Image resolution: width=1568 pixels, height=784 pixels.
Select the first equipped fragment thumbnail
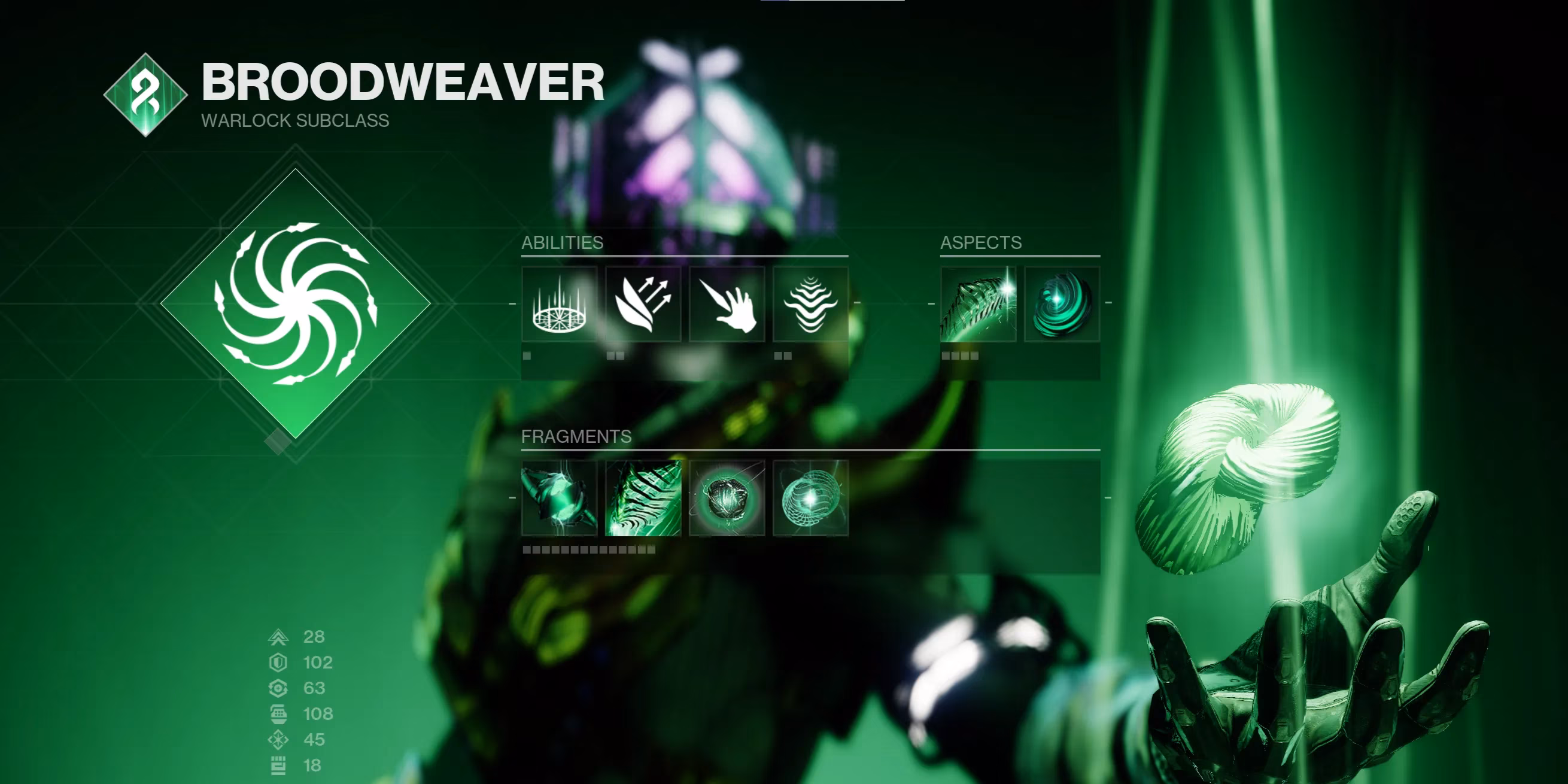559,499
